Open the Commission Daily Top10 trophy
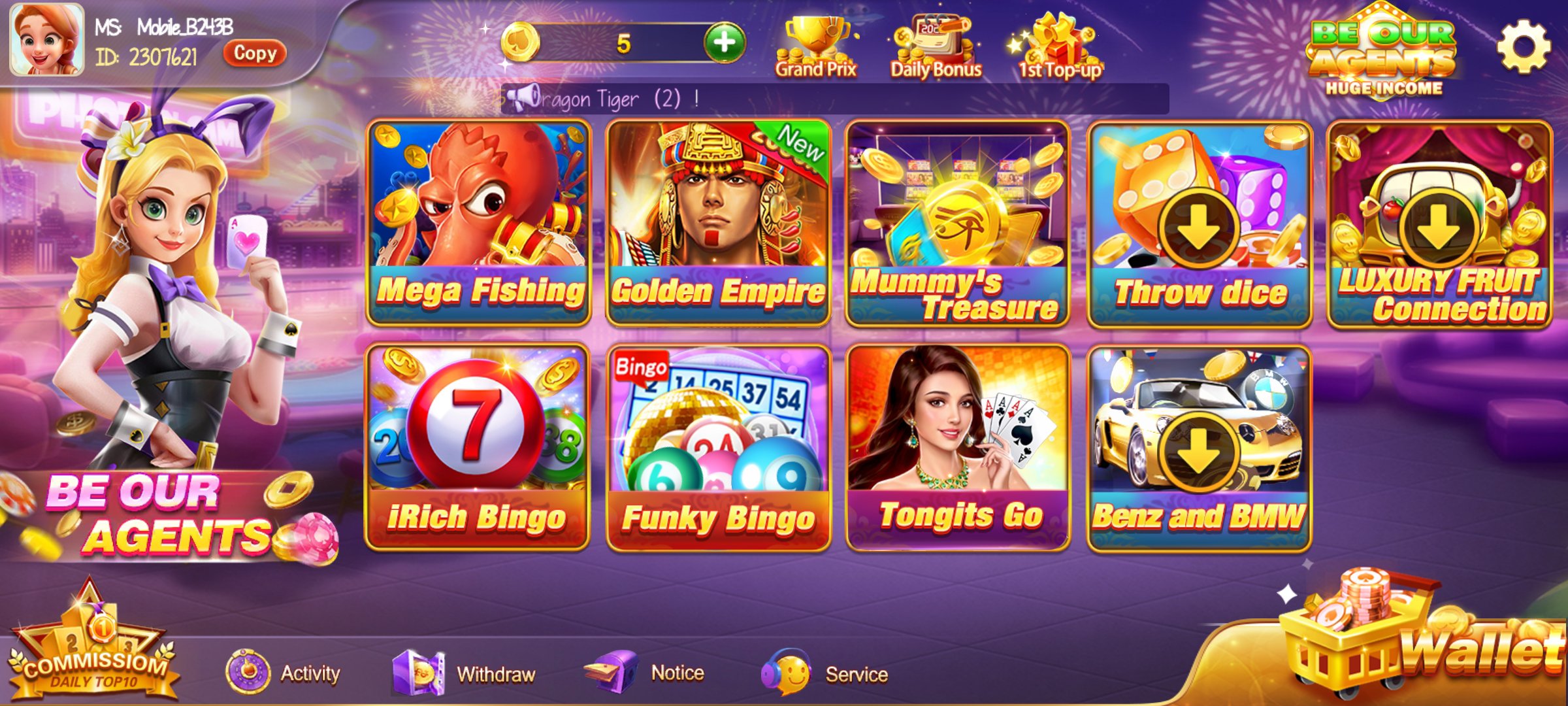 [91, 641]
